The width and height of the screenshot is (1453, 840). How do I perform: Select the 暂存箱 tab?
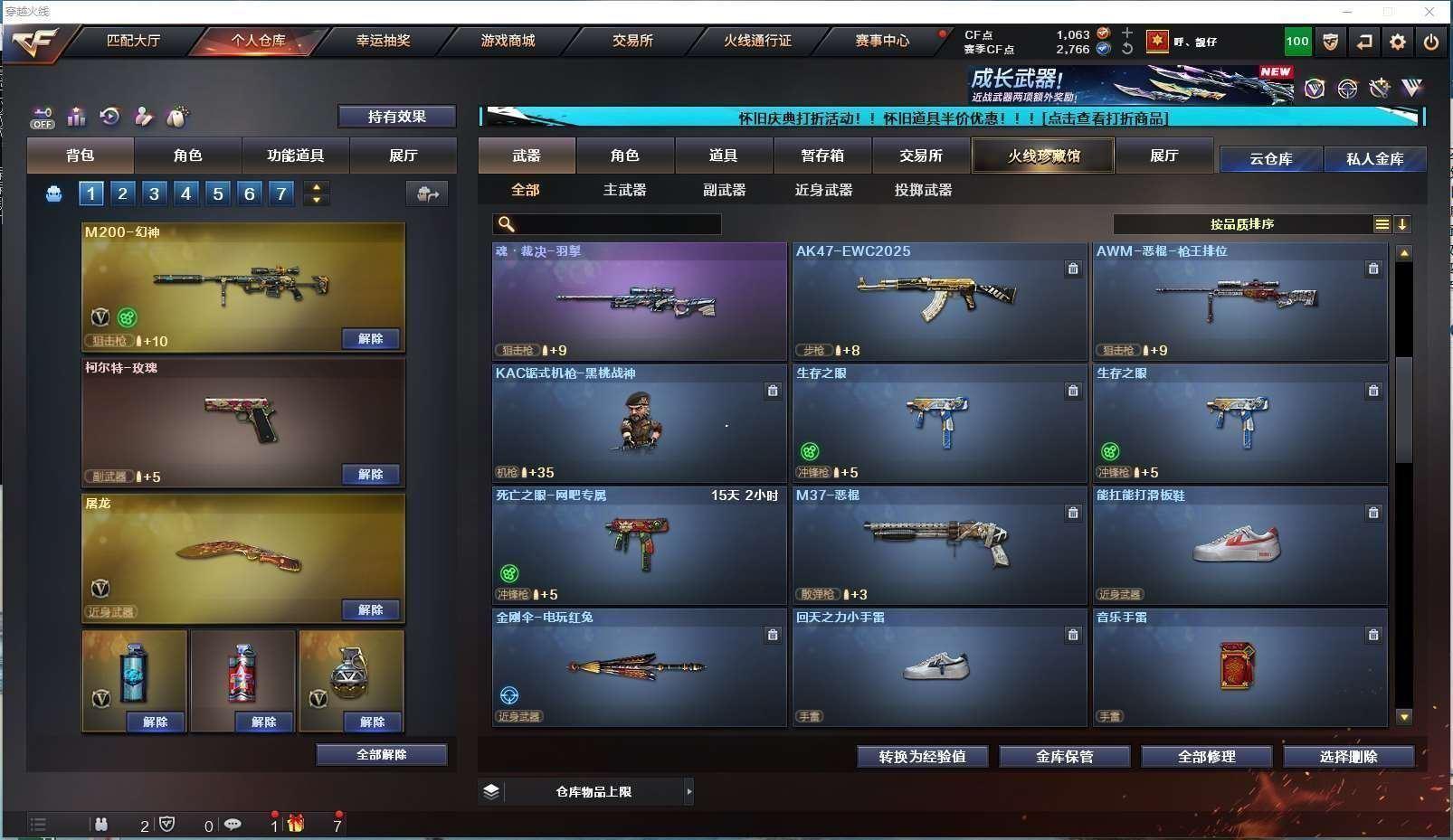click(822, 156)
